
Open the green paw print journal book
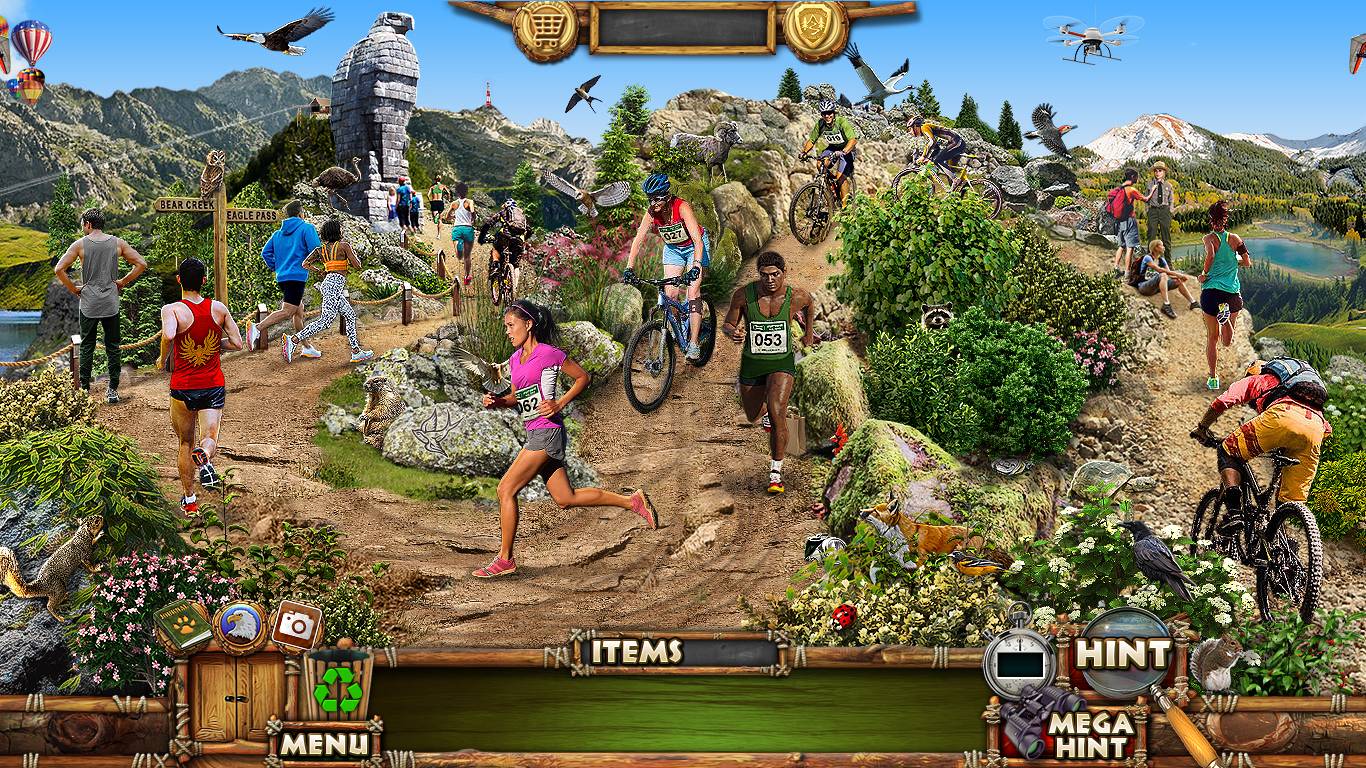183,626
